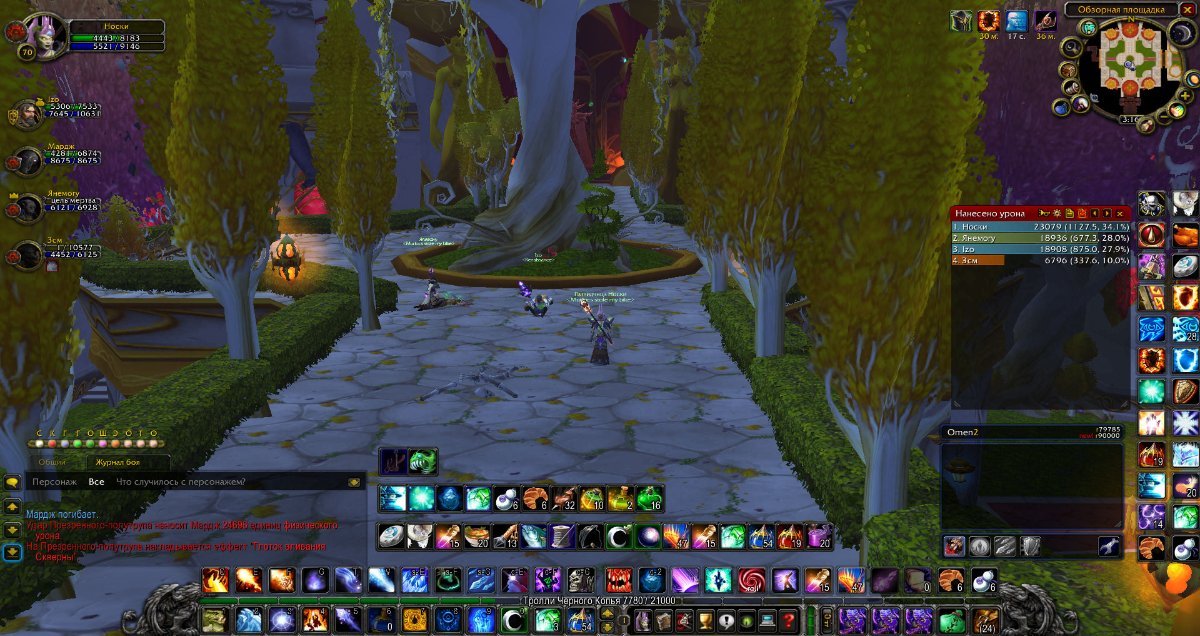Open the Omen2 threat meter wrench settings

pos(1108,545)
